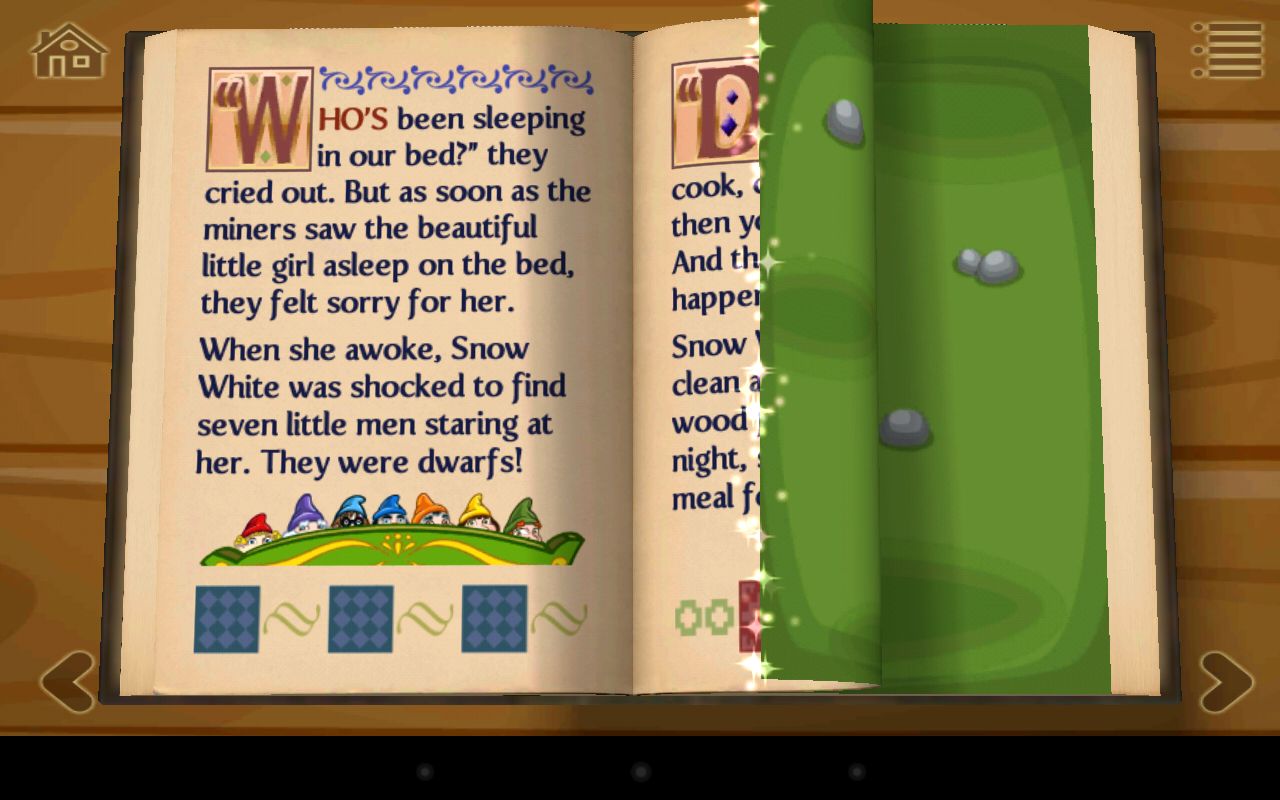Tap the Android recent apps navigation dot
This screenshot has height=800, width=1280.
[855, 772]
